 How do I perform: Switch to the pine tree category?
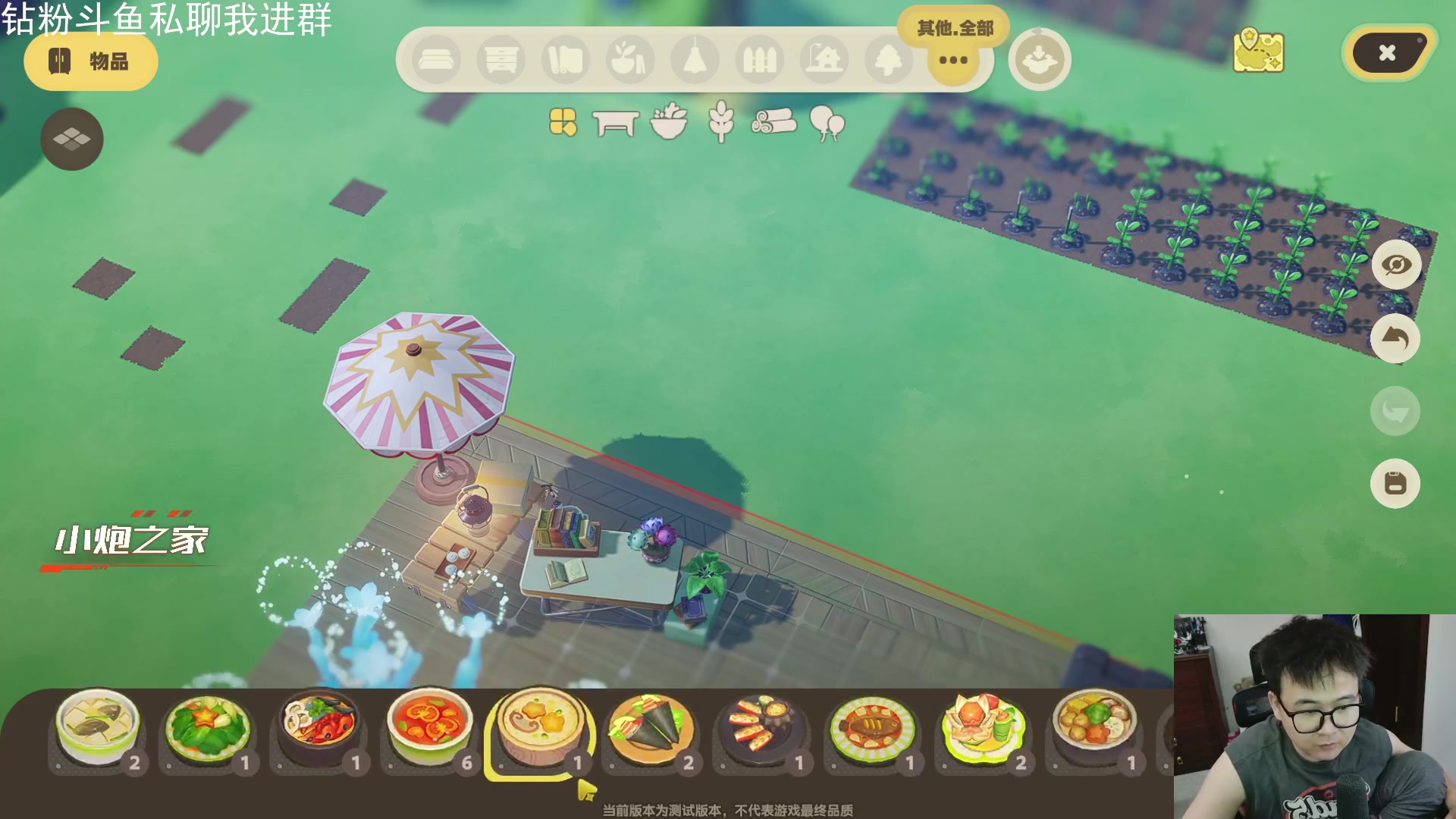tap(889, 60)
